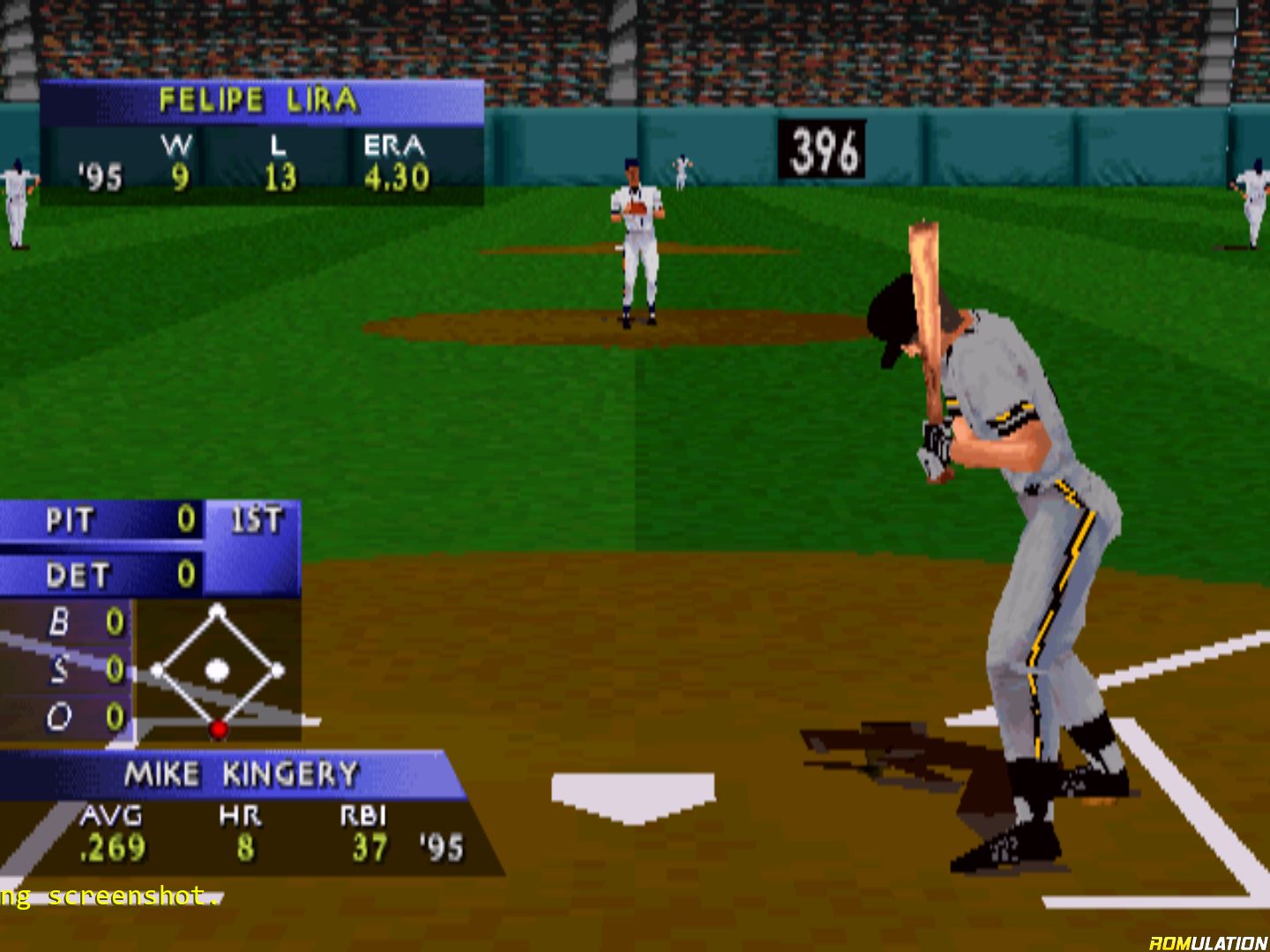Click the Romulation watermark logo
1270x952 pixels.
pos(1207,942)
